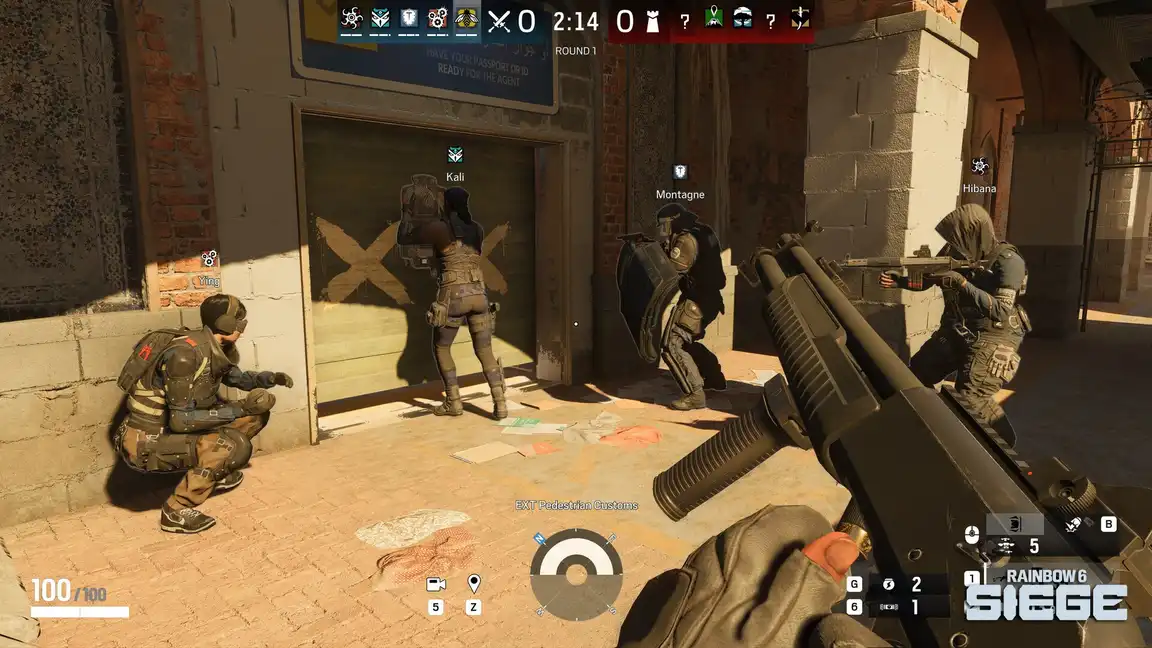This screenshot has height=648, width=1152.
Task: Click the Montagne teammate marker
Action: [680, 172]
